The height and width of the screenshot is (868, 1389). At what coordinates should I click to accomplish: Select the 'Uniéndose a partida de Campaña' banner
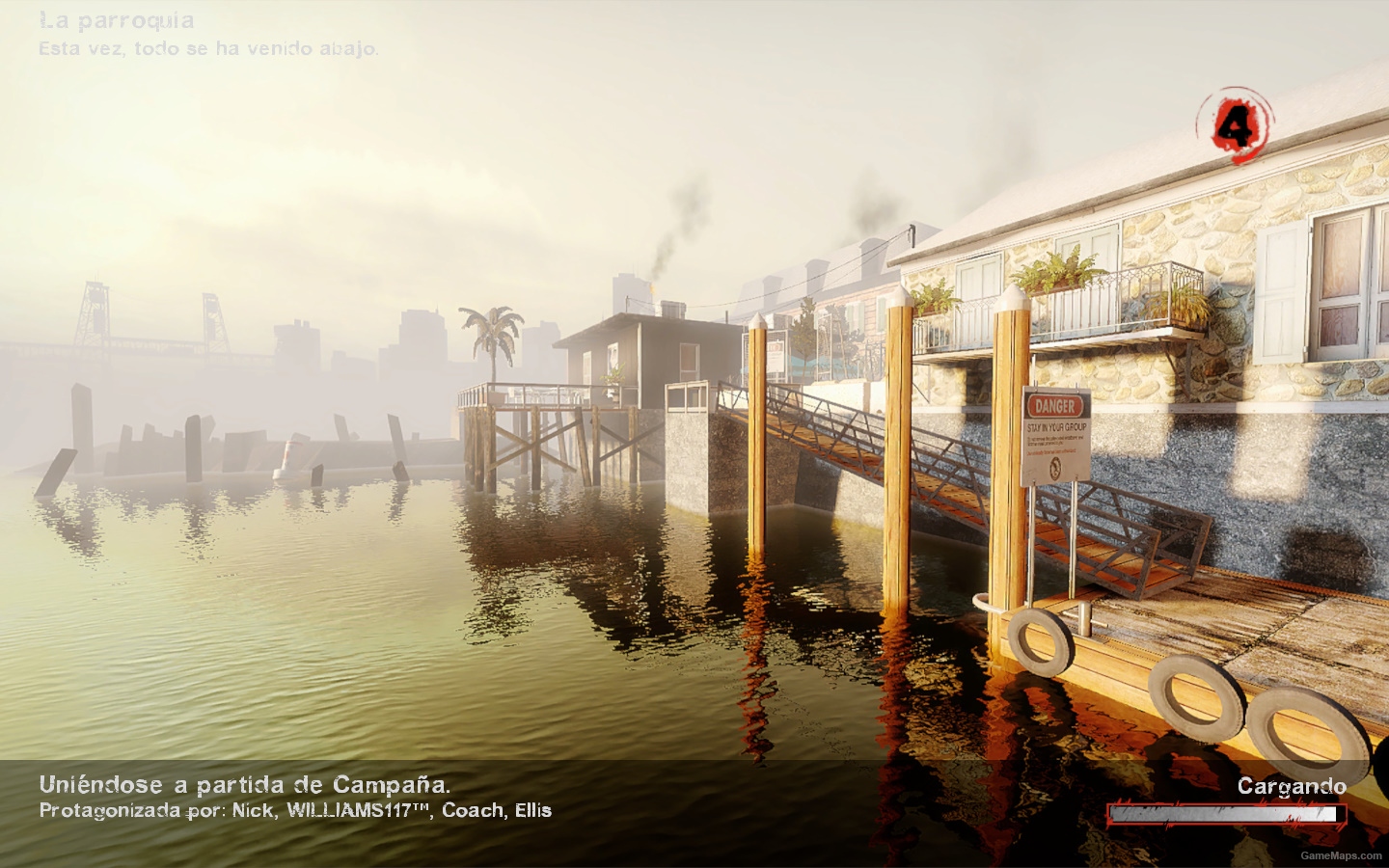245,785
